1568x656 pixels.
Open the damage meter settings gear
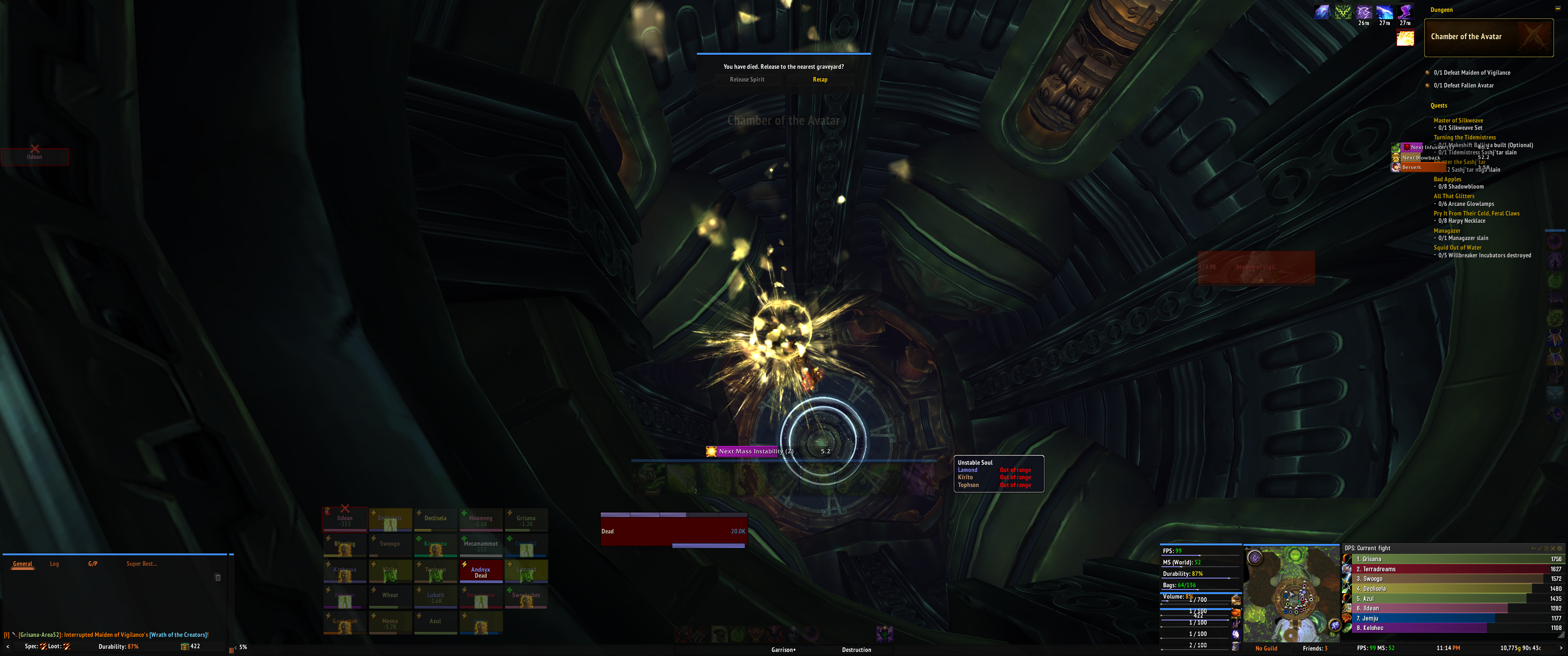[1559, 548]
